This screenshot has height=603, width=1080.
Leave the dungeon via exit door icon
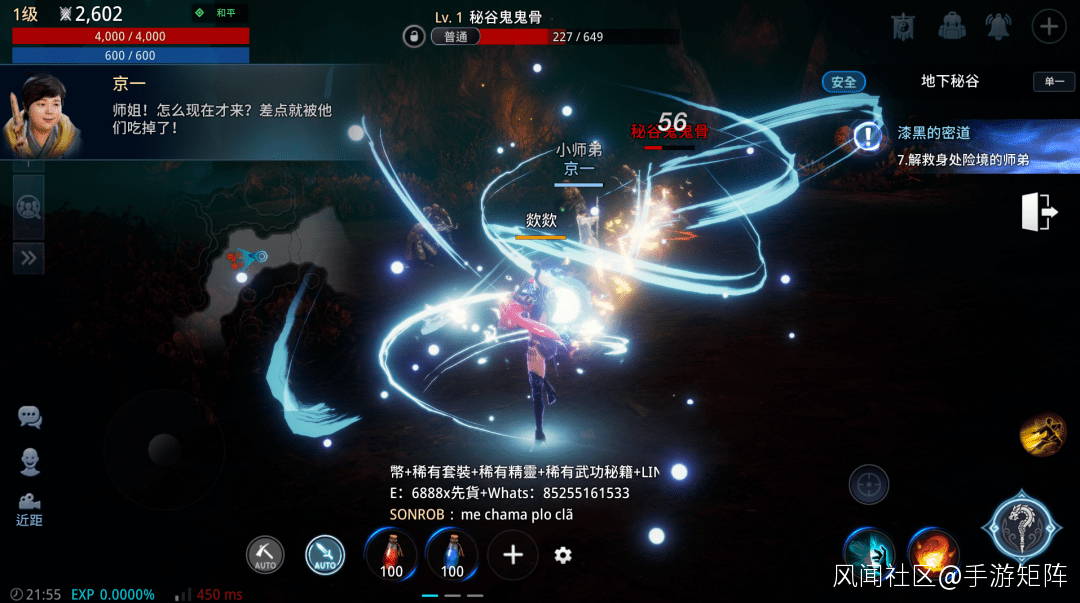1040,212
